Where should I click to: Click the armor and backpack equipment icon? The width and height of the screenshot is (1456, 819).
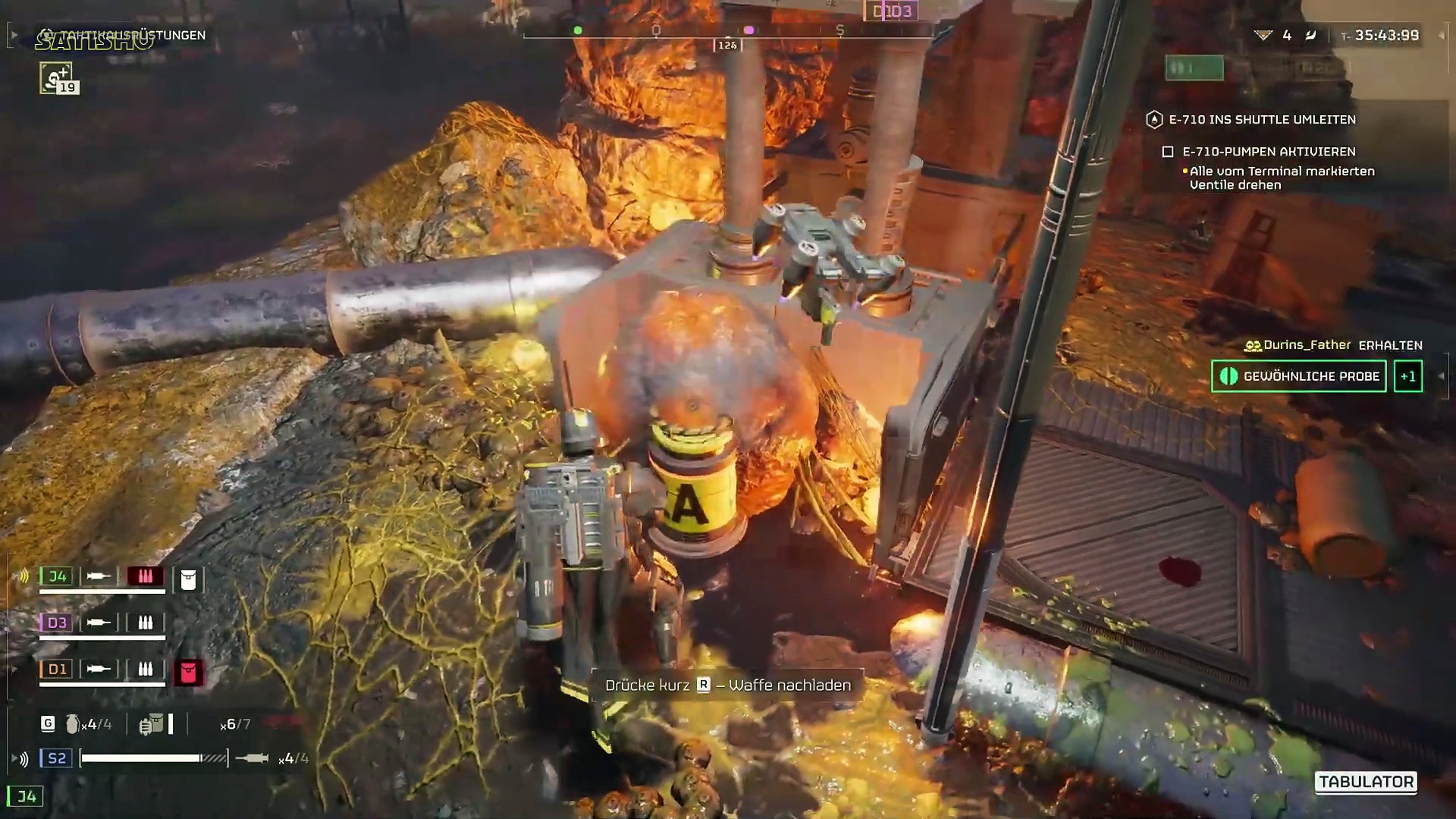click(x=152, y=724)
